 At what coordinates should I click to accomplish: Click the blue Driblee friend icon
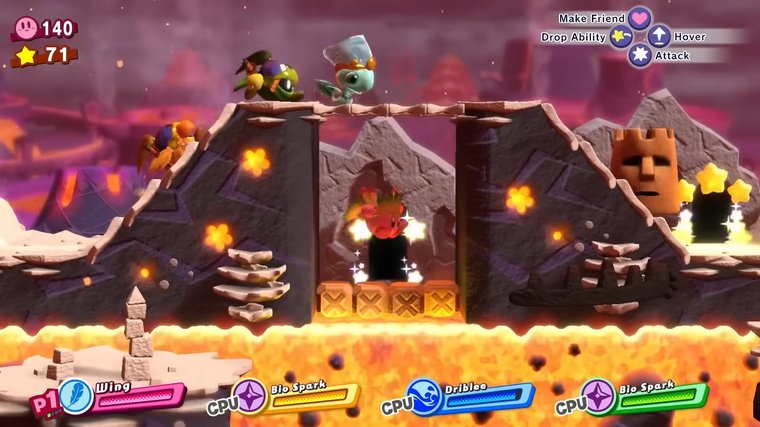[424, 397]
